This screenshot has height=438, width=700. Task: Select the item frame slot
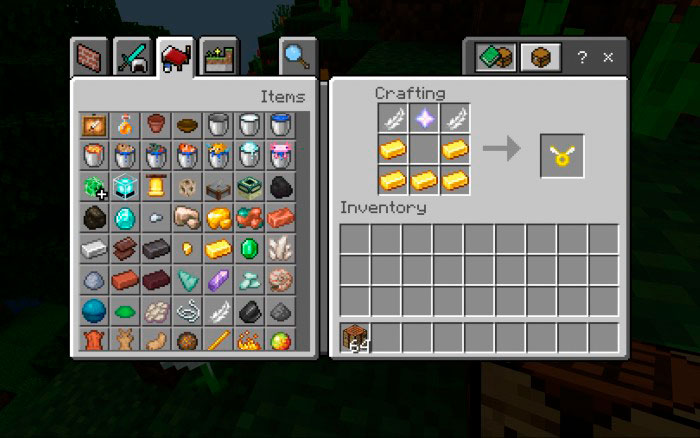point(94,124)
